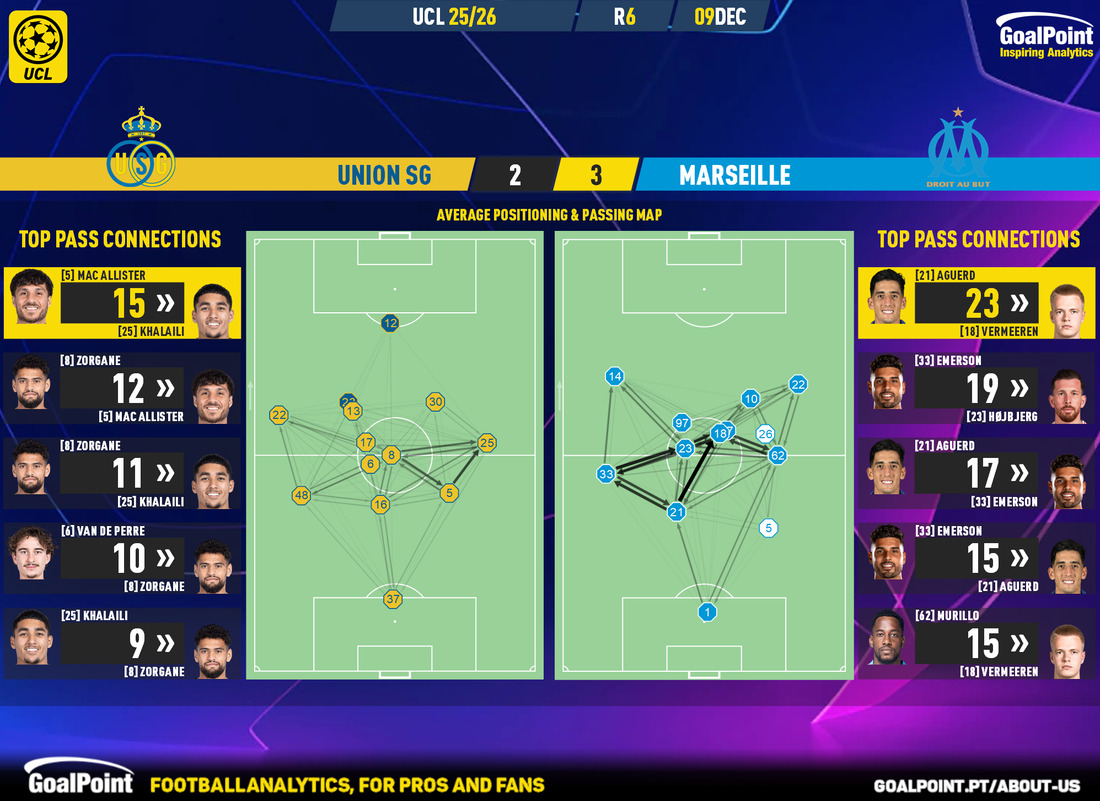Screen dimensions: 1100x801
Task: Select the Khalaili to Zorgane connection row
Action: (x=121, y=643)
